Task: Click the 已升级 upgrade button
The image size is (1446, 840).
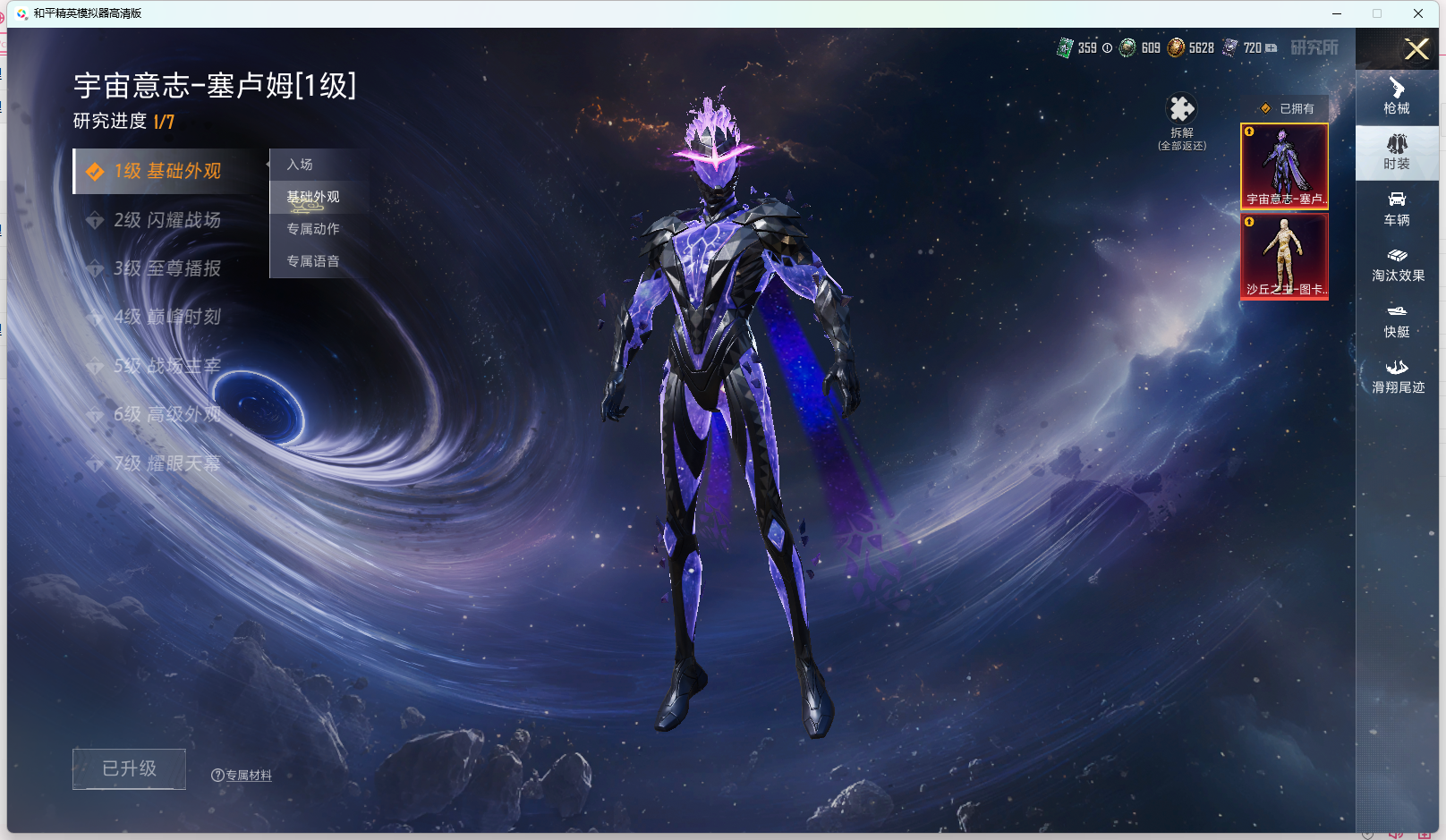Action: 129,768
